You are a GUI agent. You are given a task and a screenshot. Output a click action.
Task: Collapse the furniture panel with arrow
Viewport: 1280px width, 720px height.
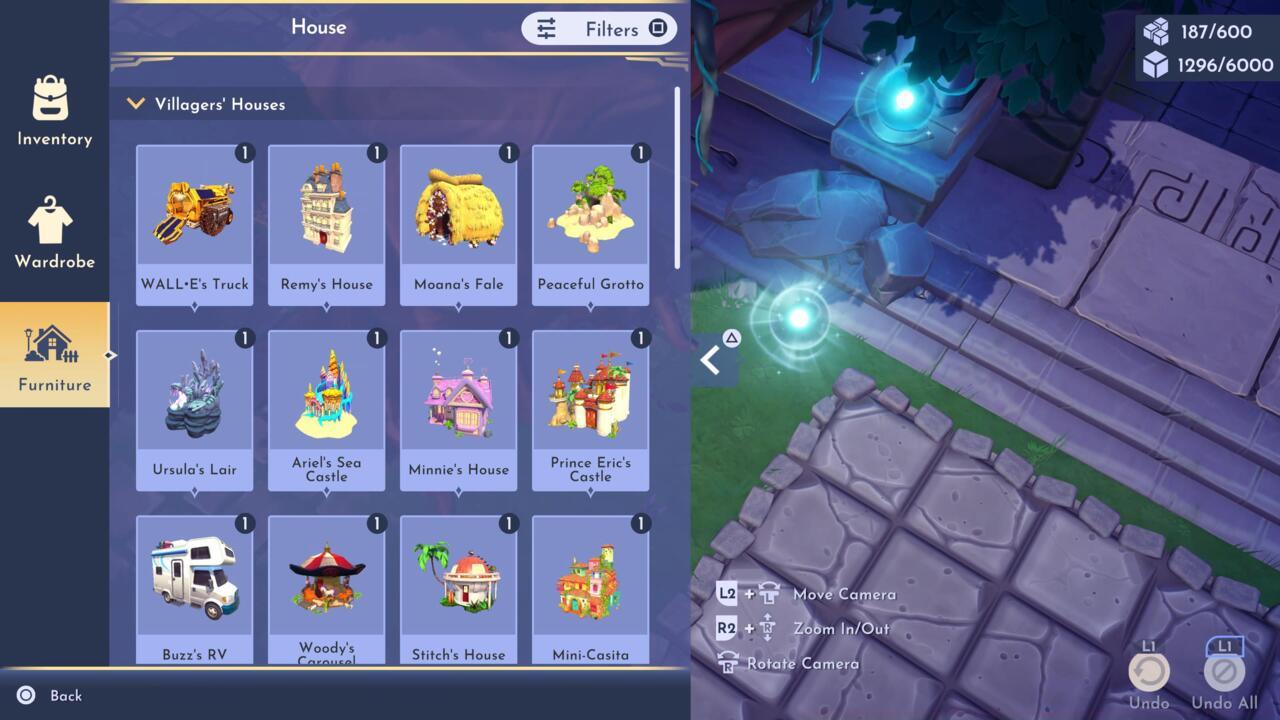[712, 360]
